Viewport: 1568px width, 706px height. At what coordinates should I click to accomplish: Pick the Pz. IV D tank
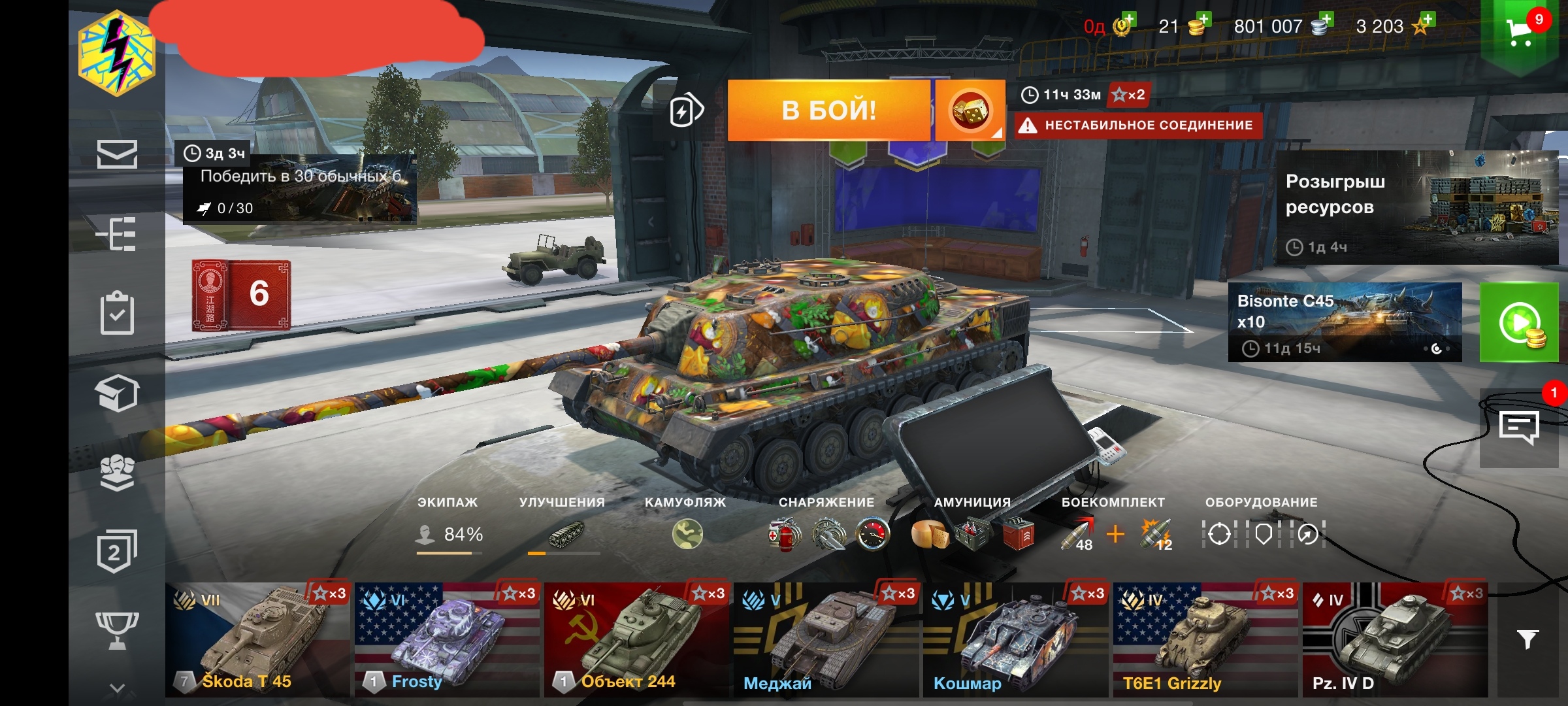pyautogui.click(x=1394, y=639)
